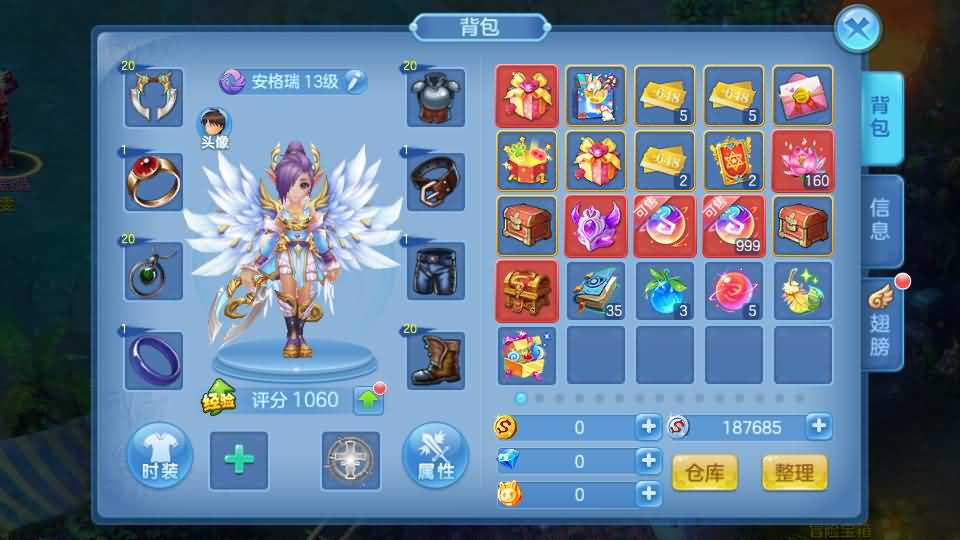Click the green arrow score upgrade button

pos(368,401)
